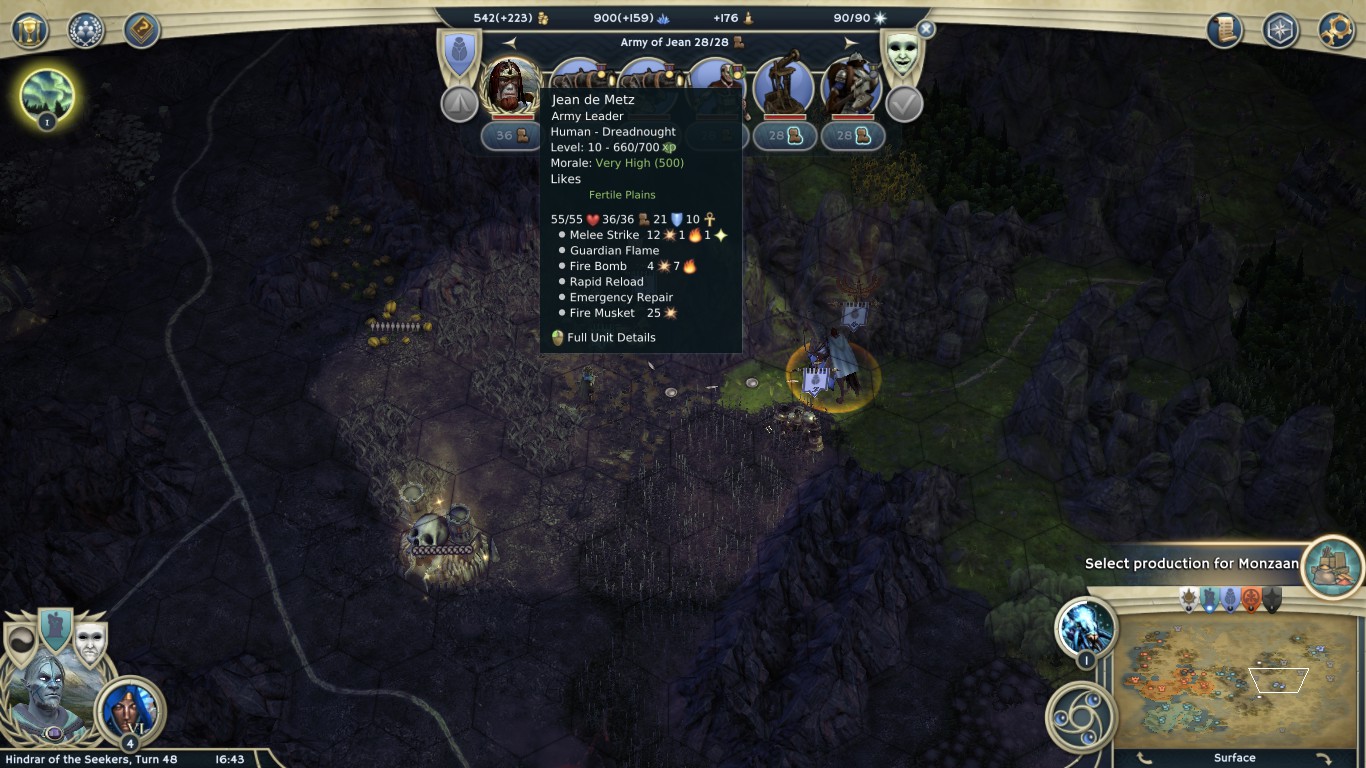This screenshot has height=768, width=1366.
Task: Select the trebuchet unit portrait
Action: [783, 86]
